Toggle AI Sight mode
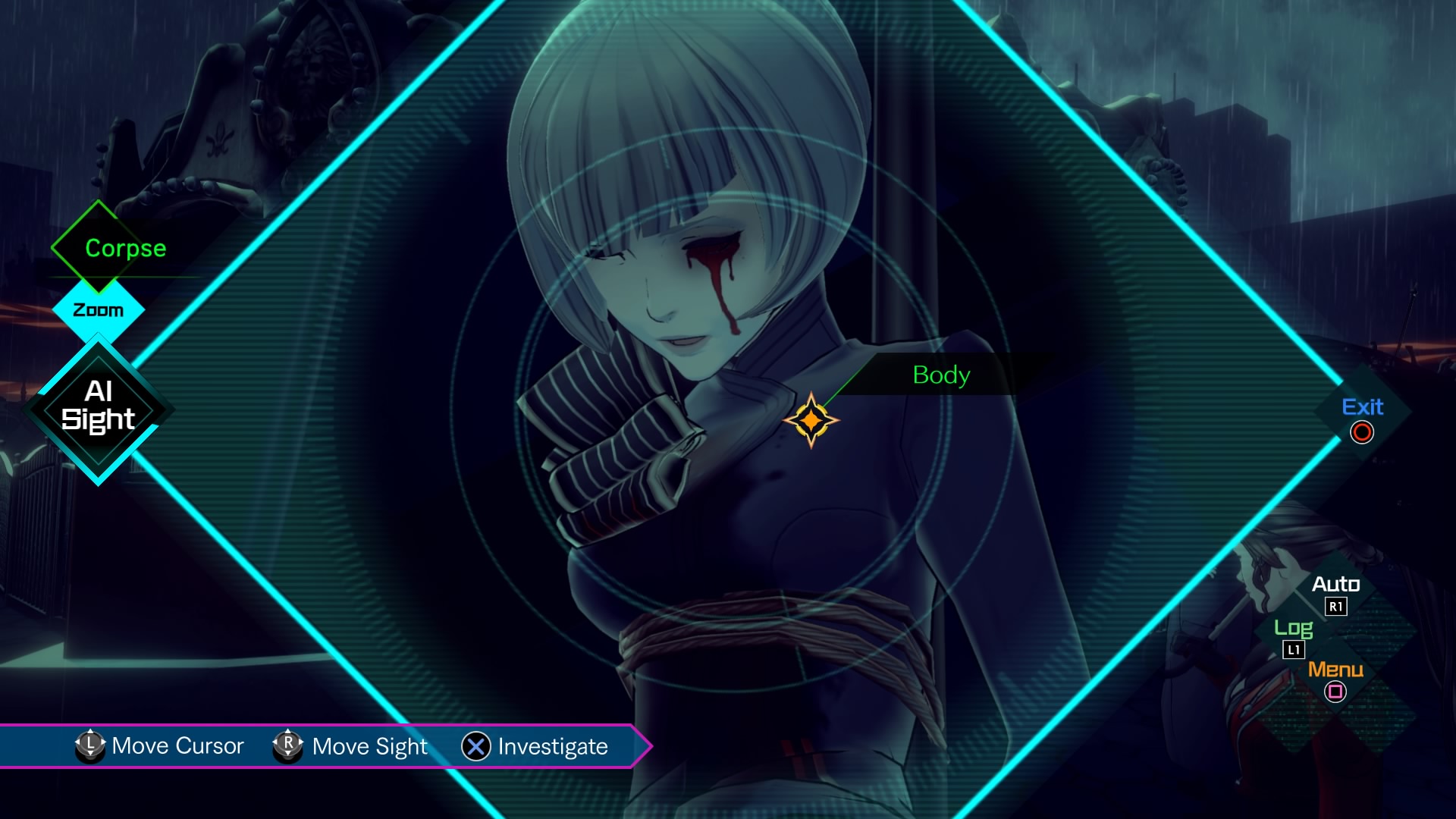Viewport: 1456px width, 819px height. (x=97, y=407)
